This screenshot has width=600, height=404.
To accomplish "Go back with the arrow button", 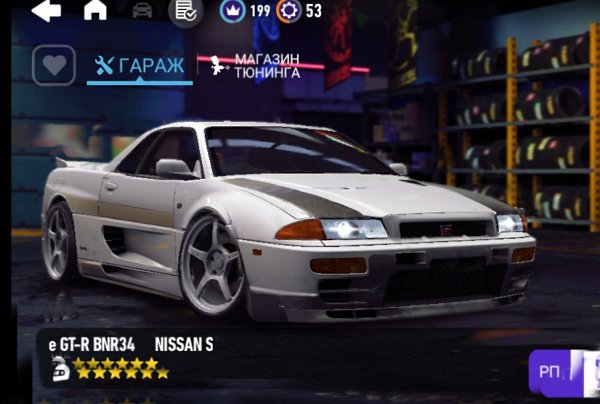I will 46,10.
